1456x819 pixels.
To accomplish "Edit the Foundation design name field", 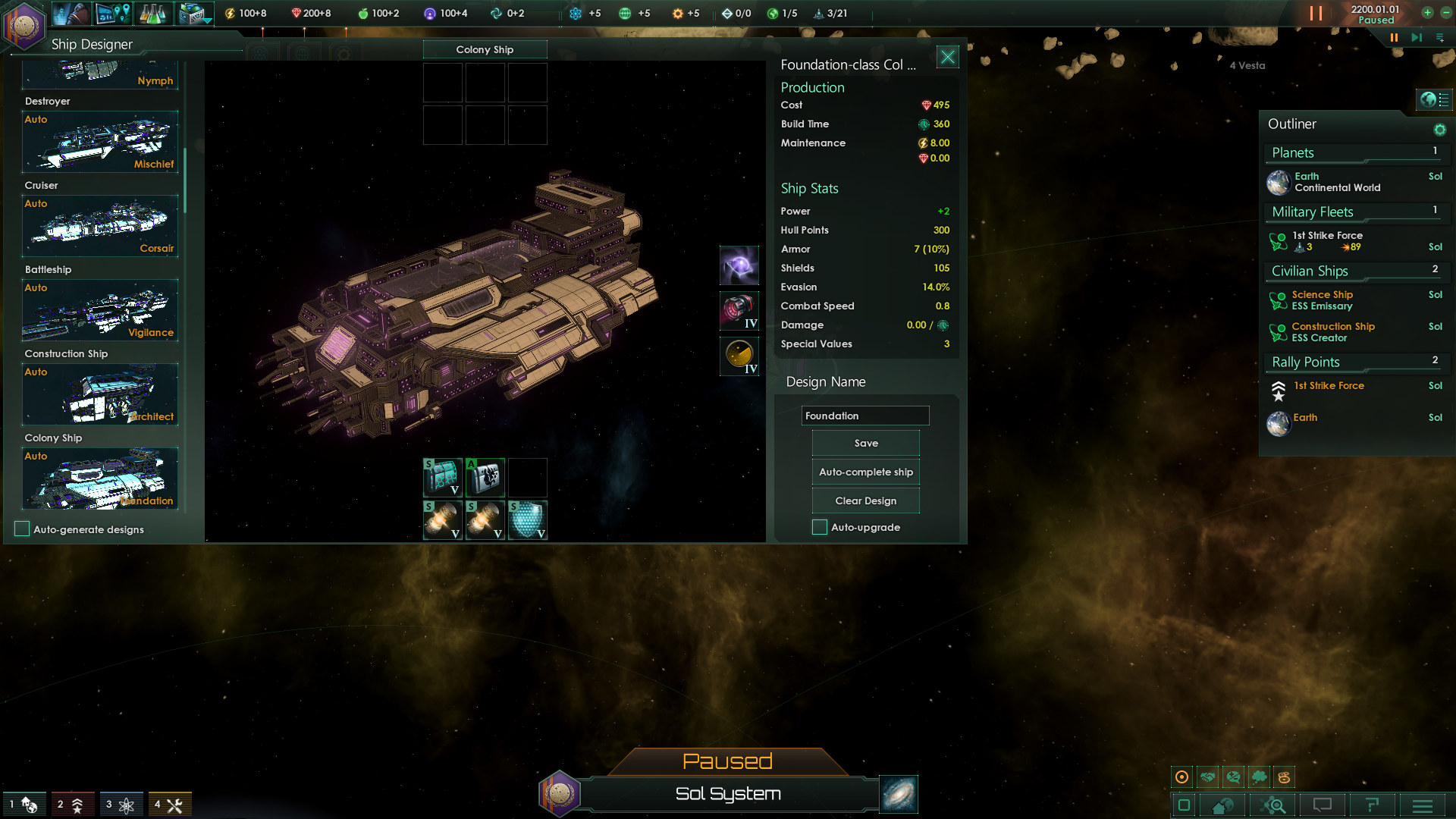I will pyautogui.click(x=864, y=416).
